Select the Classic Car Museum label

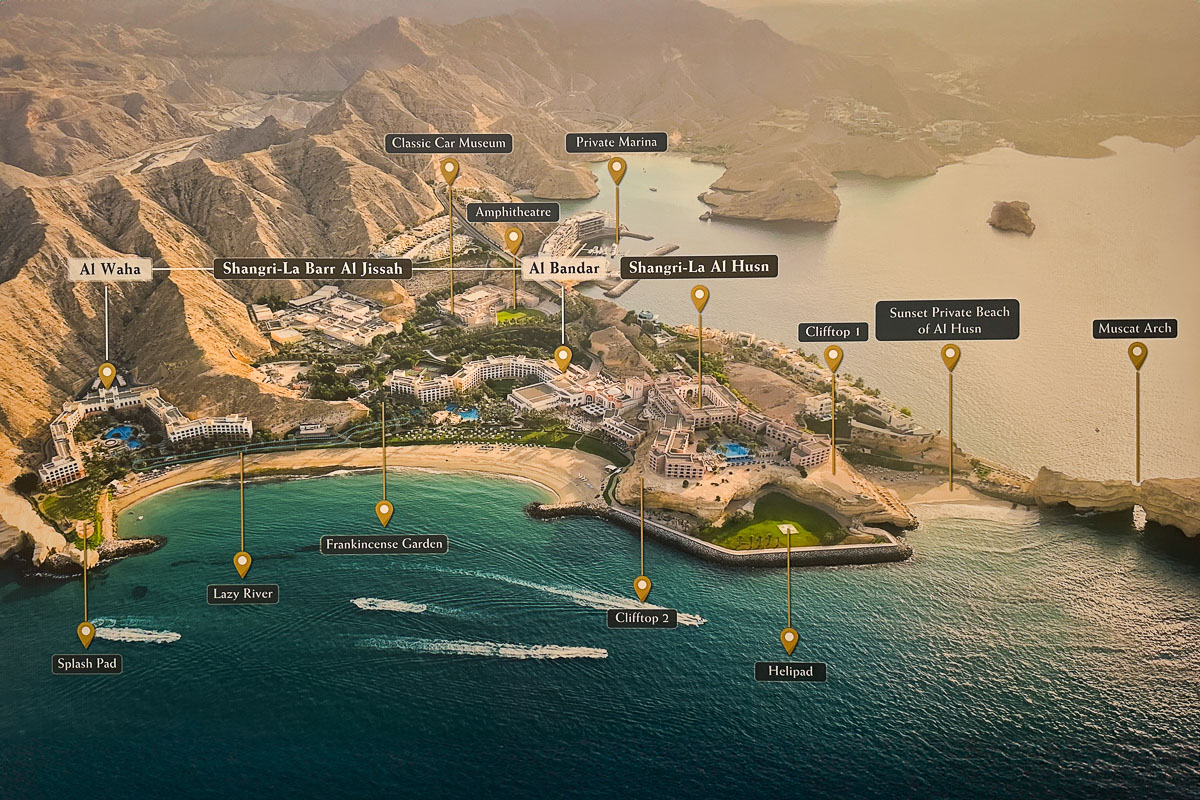pyautogui.click(x=449, y=143)
